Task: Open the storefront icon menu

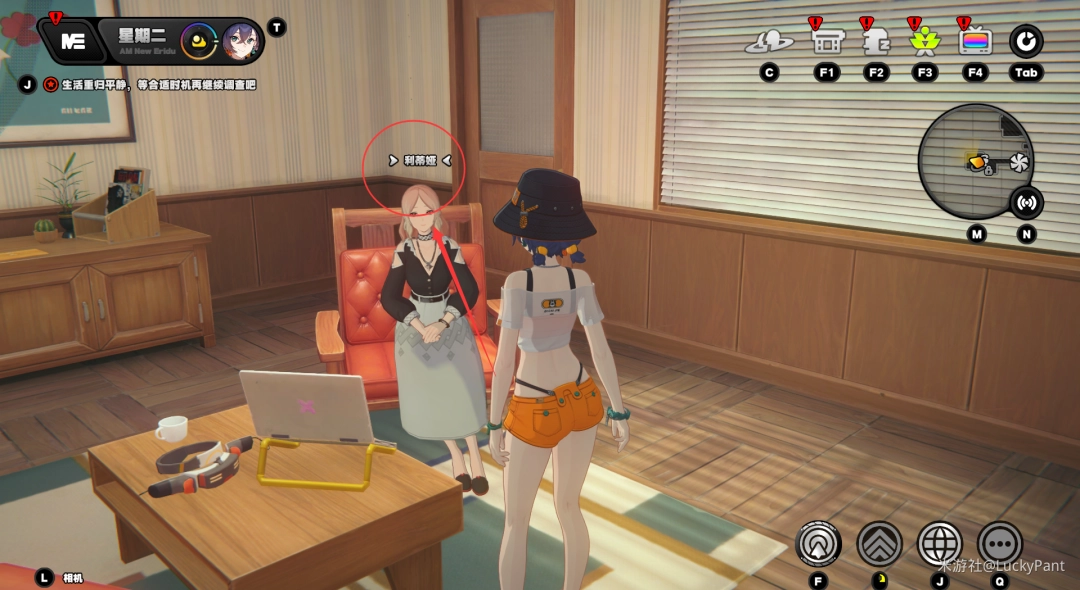Action: click(826, 42)
